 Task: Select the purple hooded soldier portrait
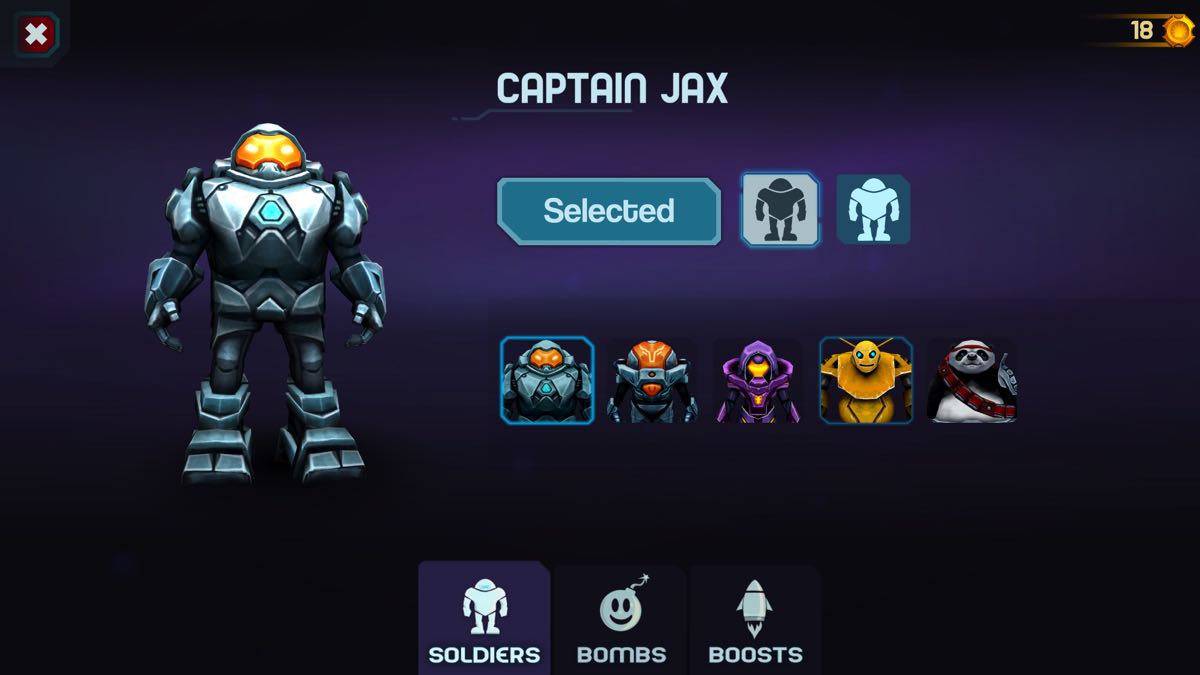coord(759,381)
